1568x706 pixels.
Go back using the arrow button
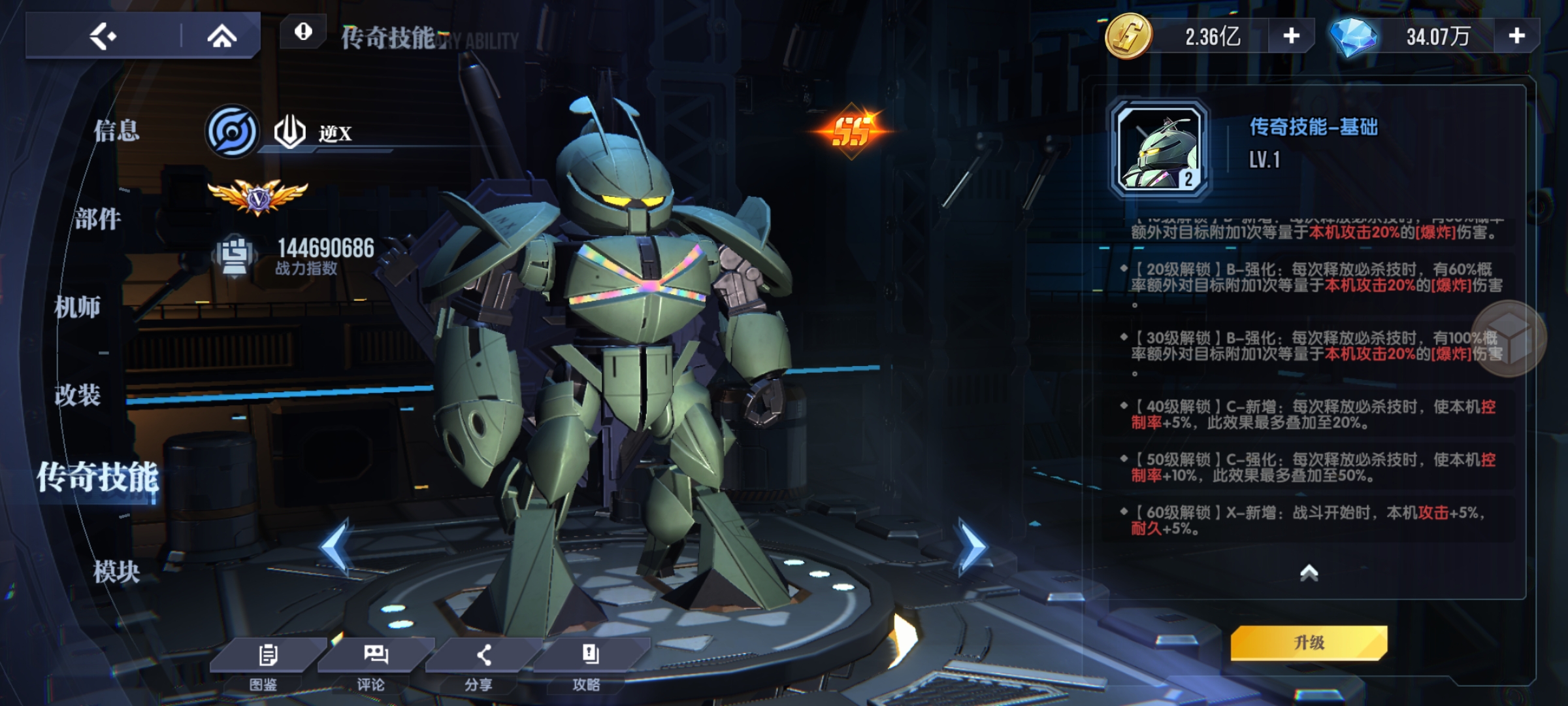click(103, 36)
